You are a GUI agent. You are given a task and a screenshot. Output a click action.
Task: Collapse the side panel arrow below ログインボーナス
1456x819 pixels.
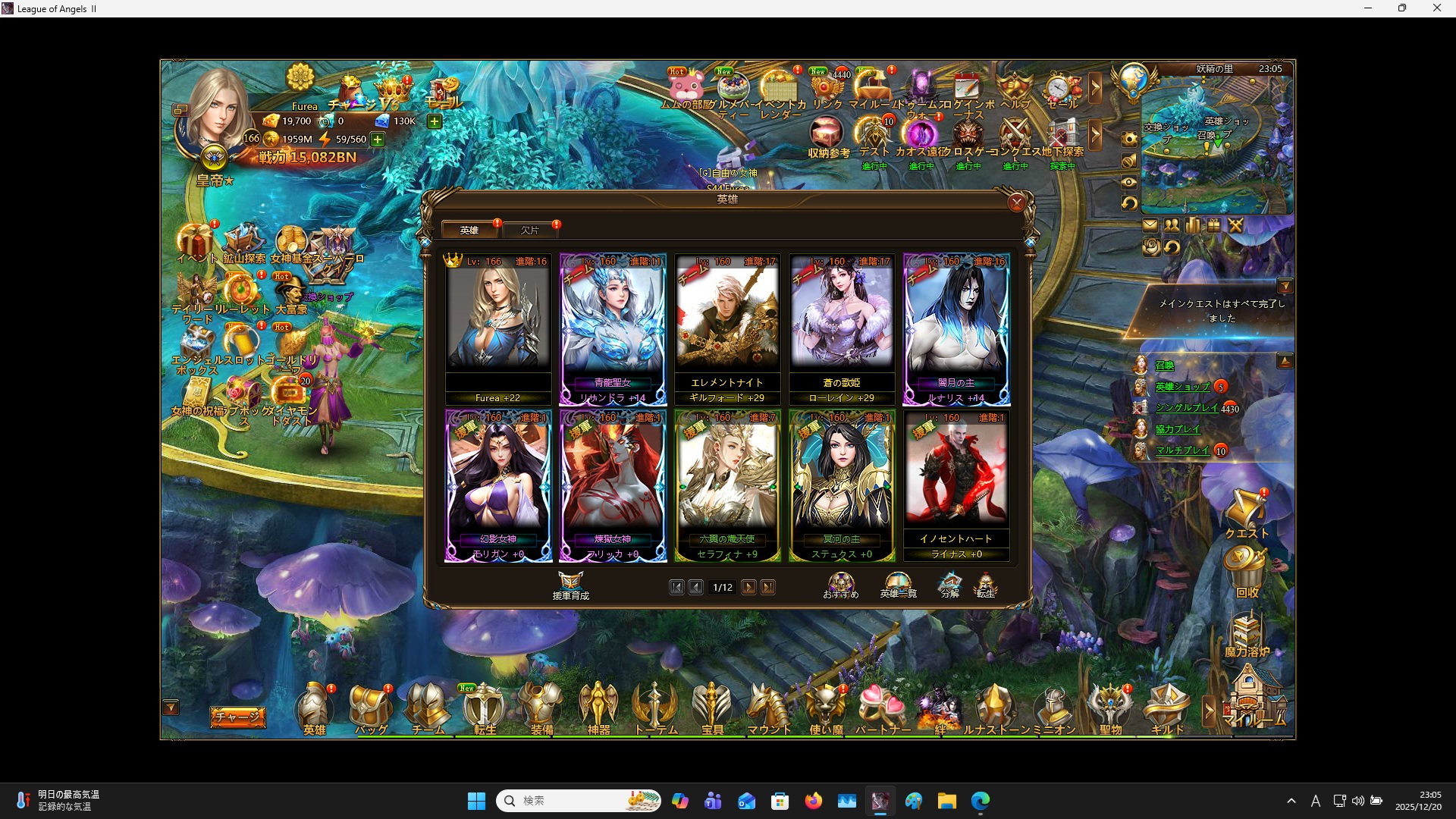(x=1095, y=135)
